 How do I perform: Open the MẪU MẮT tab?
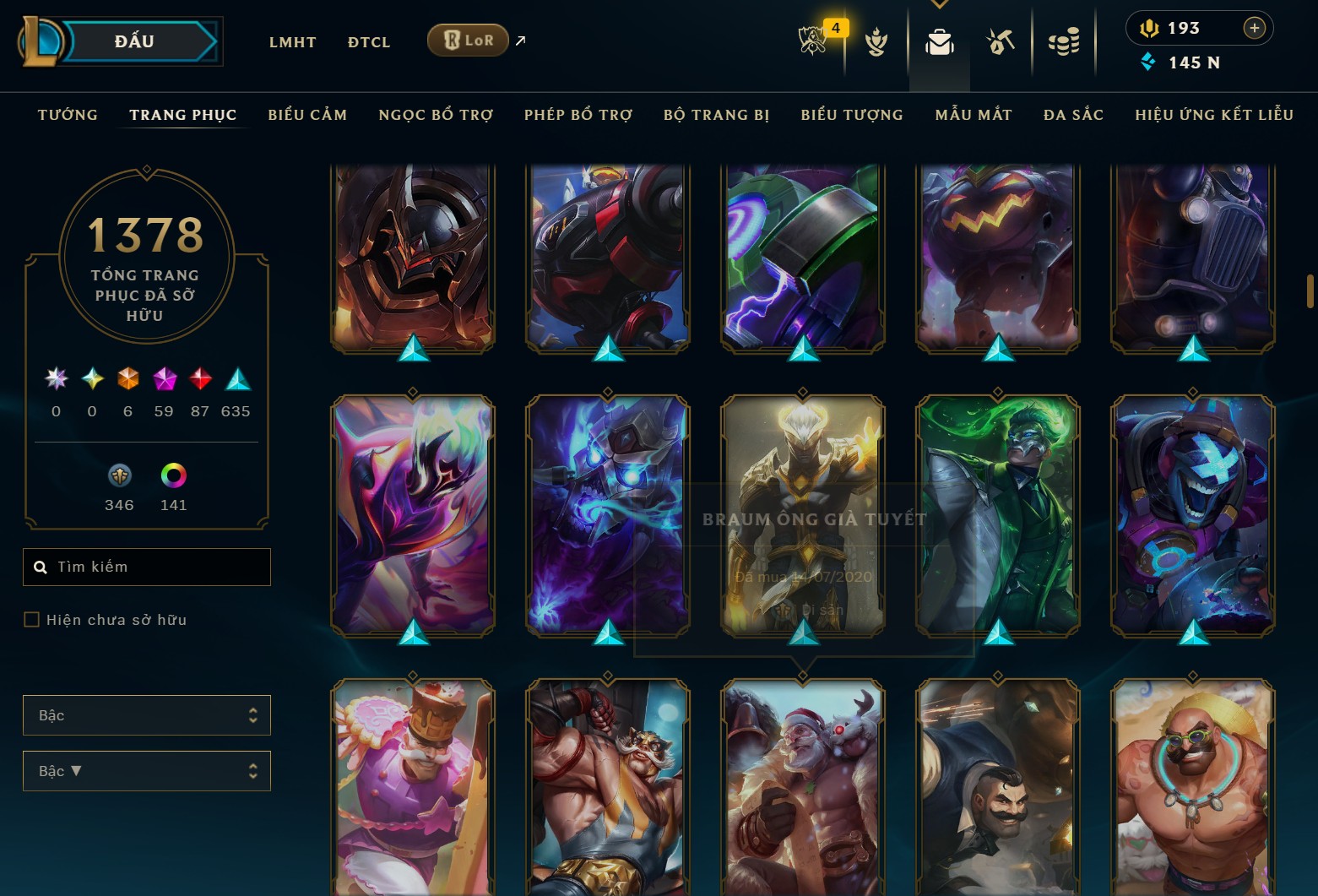(x=973, y=115)
